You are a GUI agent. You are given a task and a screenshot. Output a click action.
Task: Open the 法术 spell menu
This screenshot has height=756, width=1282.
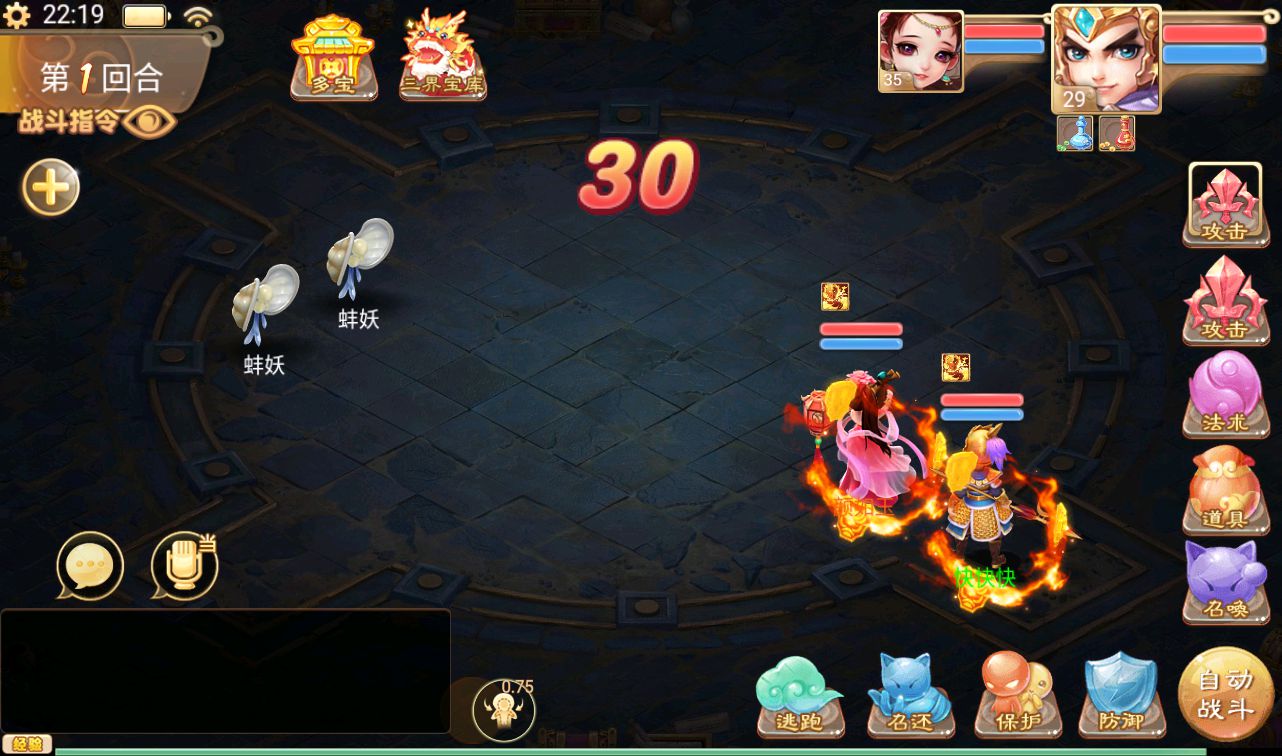[1224, 394]
